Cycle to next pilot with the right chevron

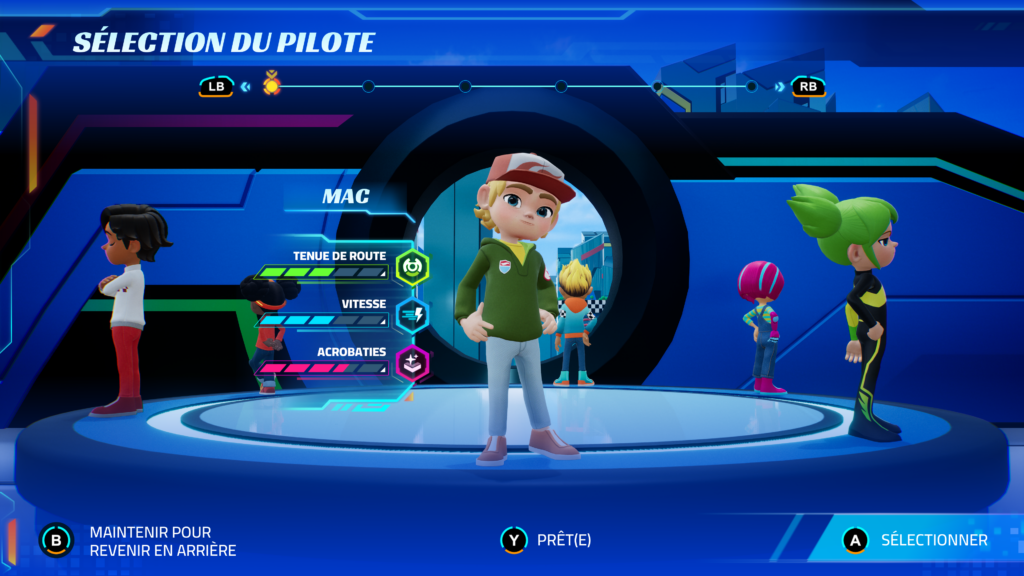click(x=779, y=87)
